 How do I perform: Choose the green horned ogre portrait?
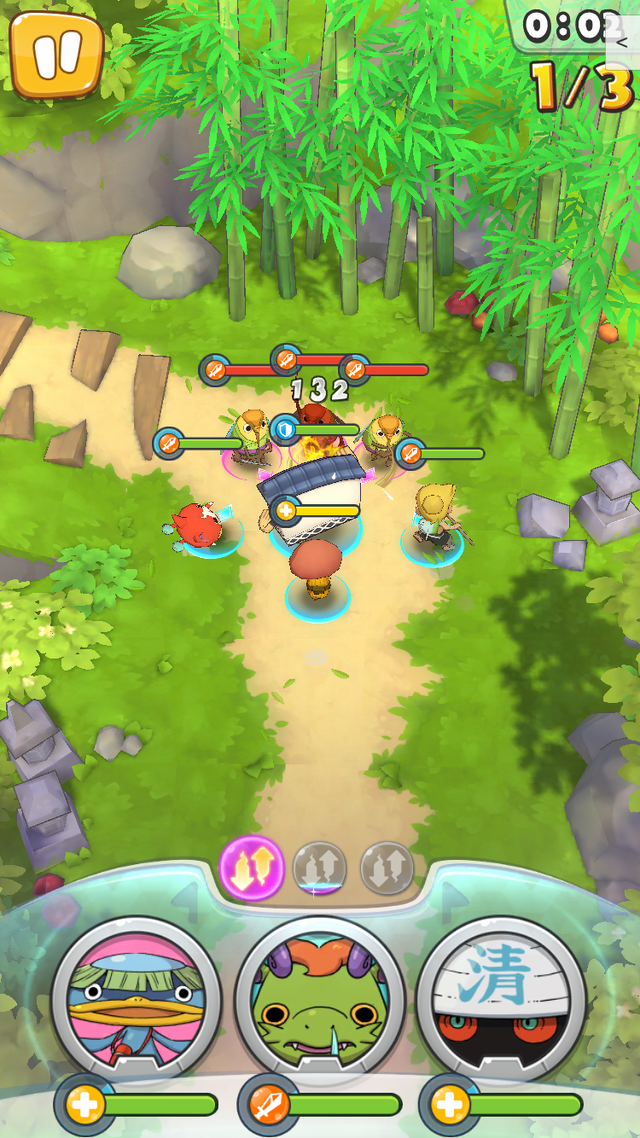point(319,1001)
